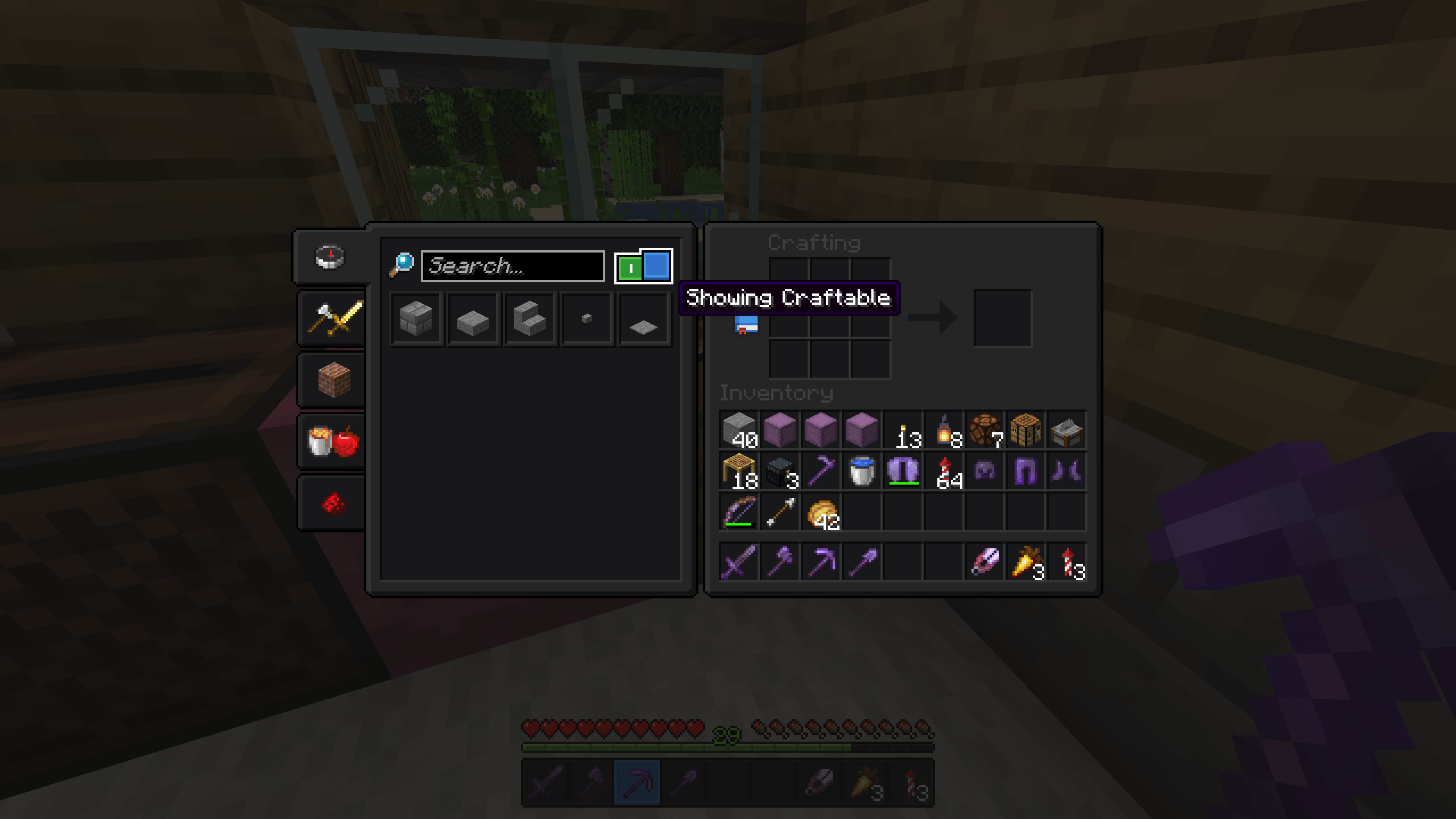Viewport: 1456px width, 819px height.
Task: Select the stone slab recipe result
Action: [473, 318]
